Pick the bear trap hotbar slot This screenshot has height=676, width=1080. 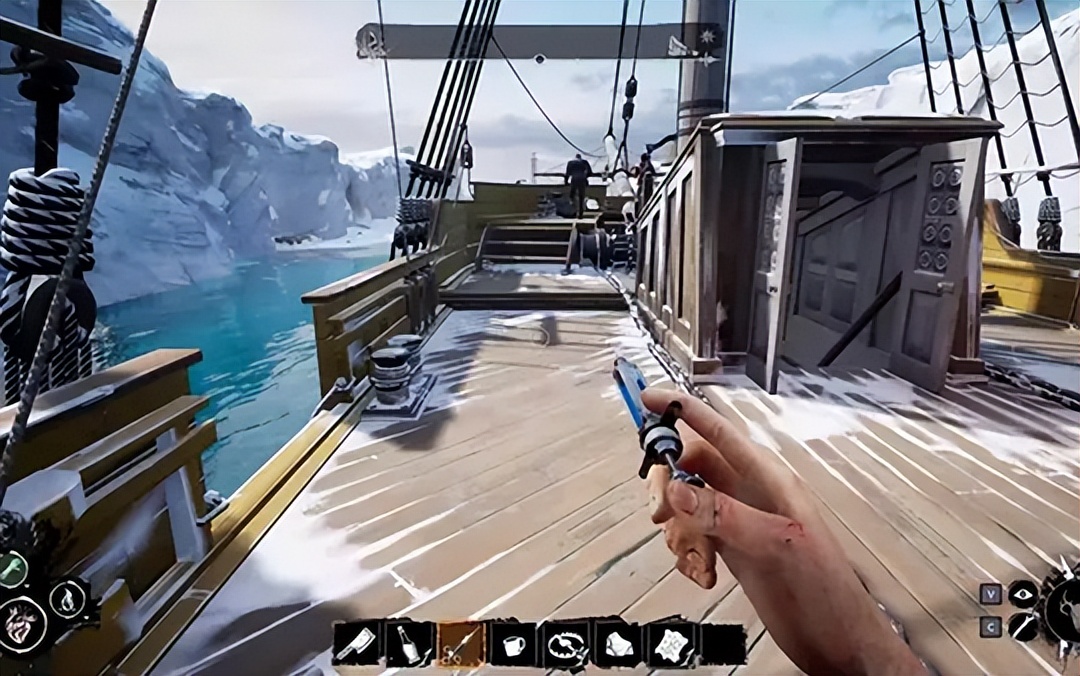[566, 645]
